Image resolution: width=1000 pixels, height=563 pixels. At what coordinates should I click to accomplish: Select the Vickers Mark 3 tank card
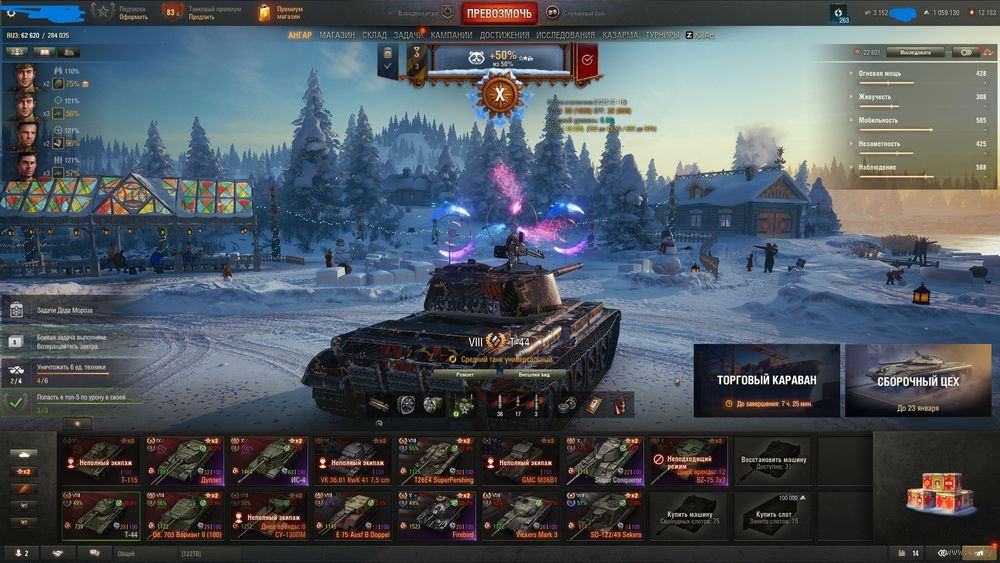point(522,515)
